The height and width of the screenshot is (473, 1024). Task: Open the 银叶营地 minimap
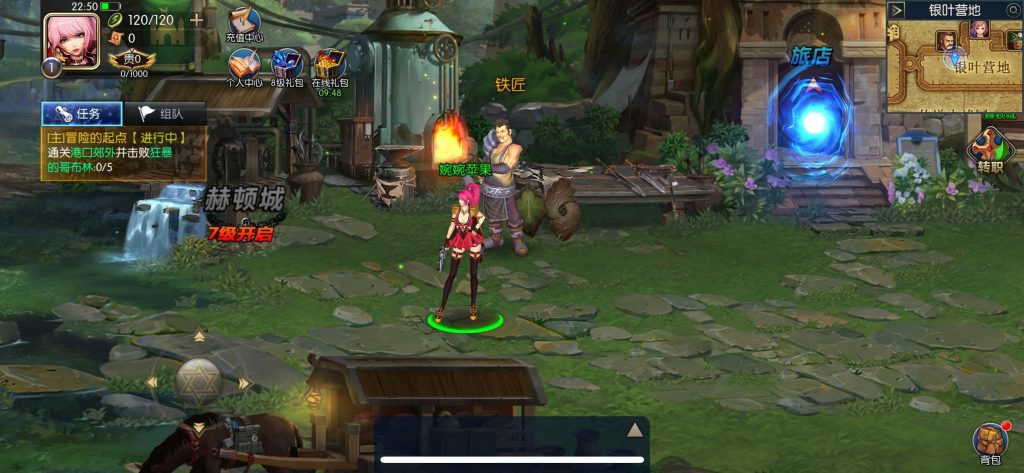(962, 68)
